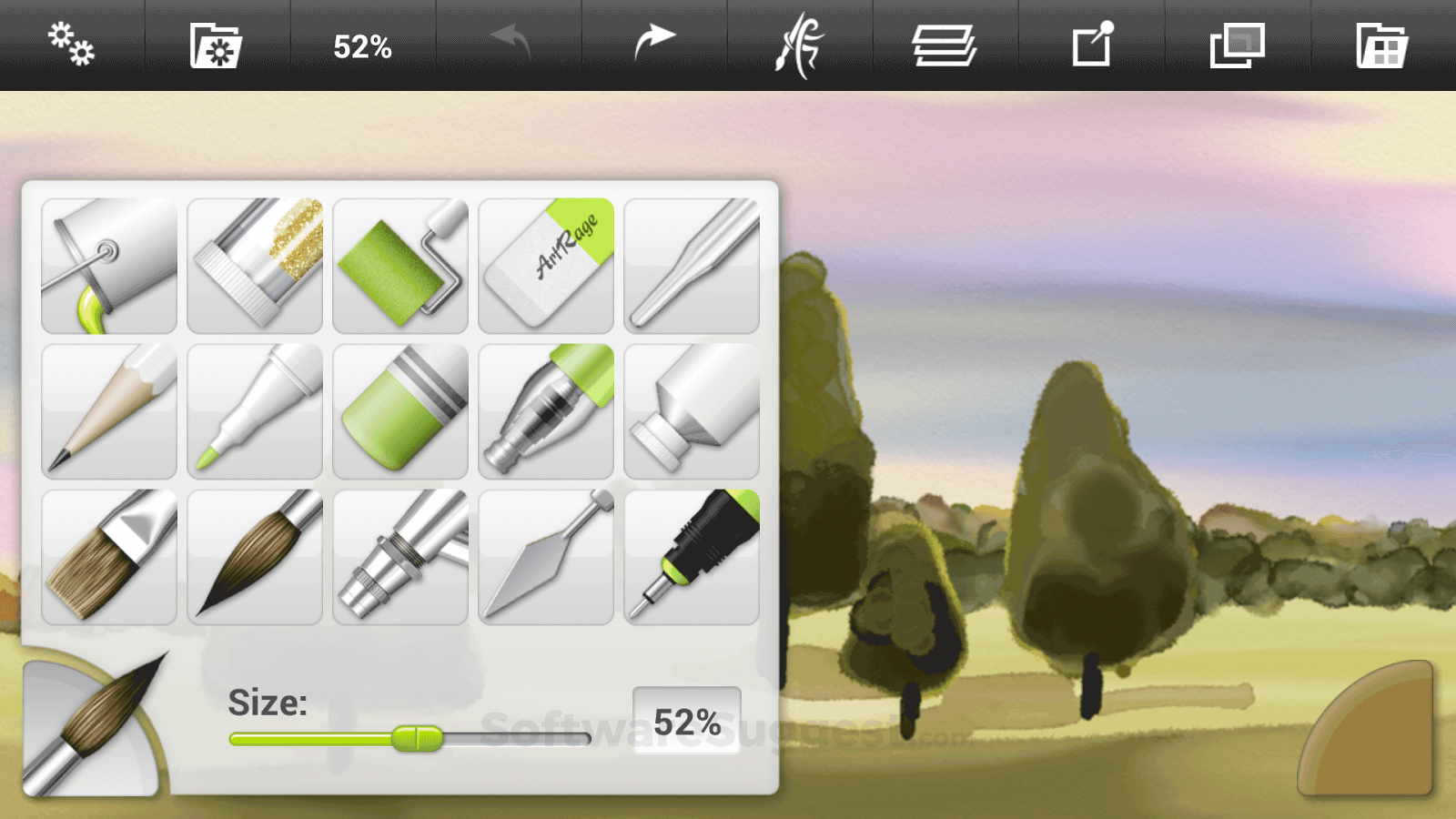1456x819 pixels.
Task: Select the Paint Roller tool
Action: 400,264
